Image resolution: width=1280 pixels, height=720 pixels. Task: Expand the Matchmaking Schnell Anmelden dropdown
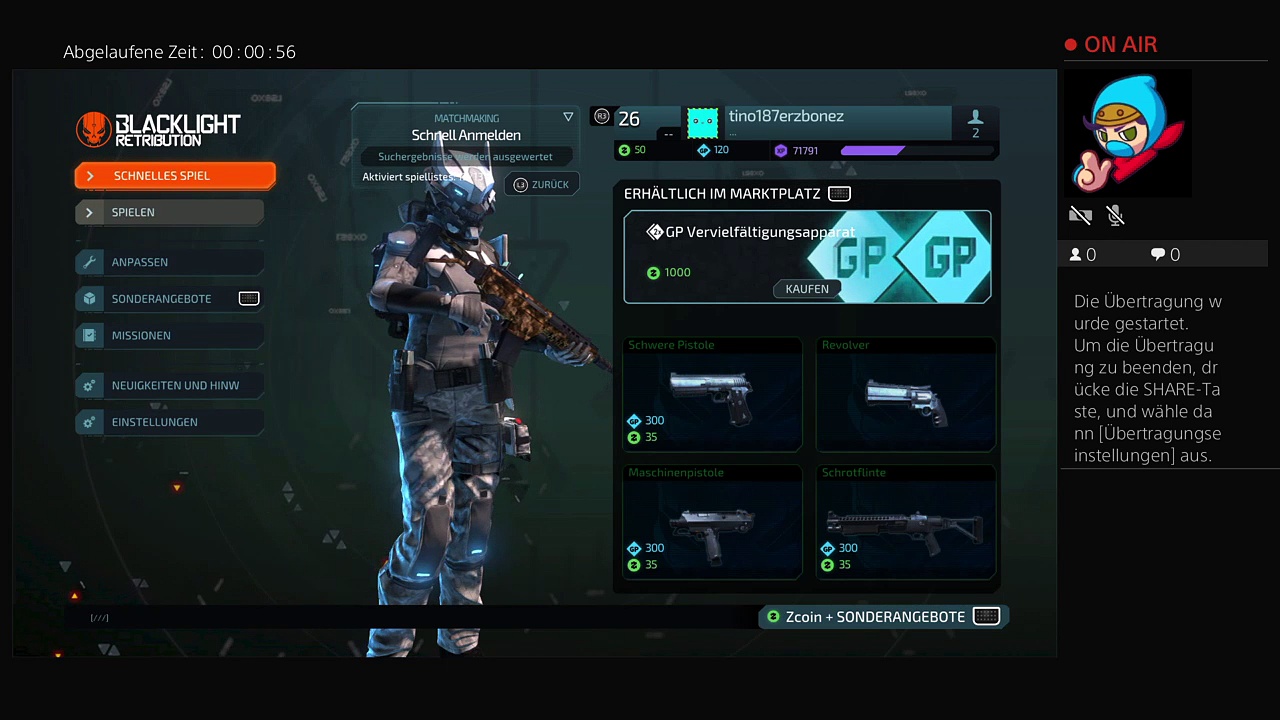coord(568,117)
